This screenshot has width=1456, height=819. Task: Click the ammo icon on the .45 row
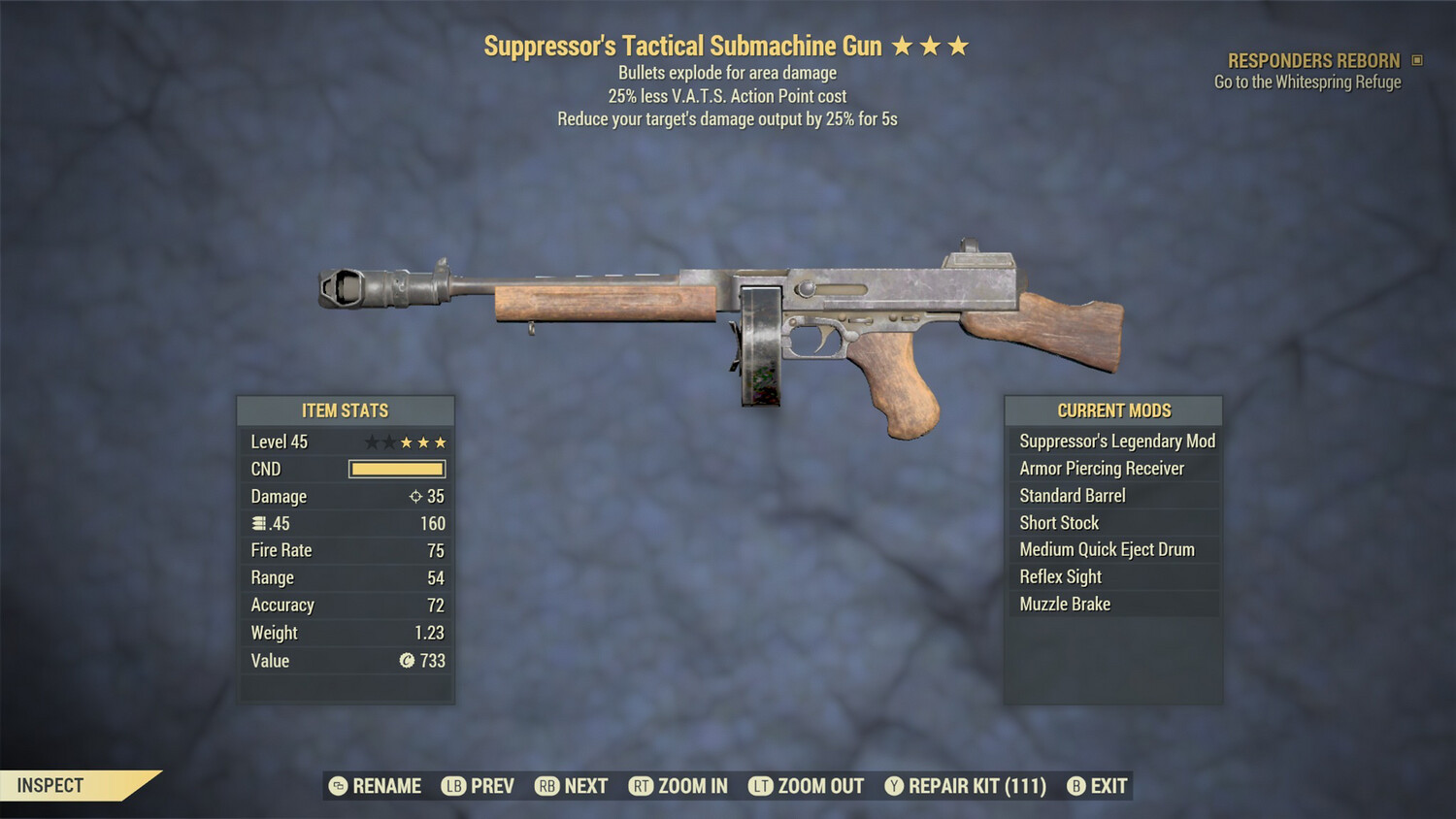click(x=260, y=523)
